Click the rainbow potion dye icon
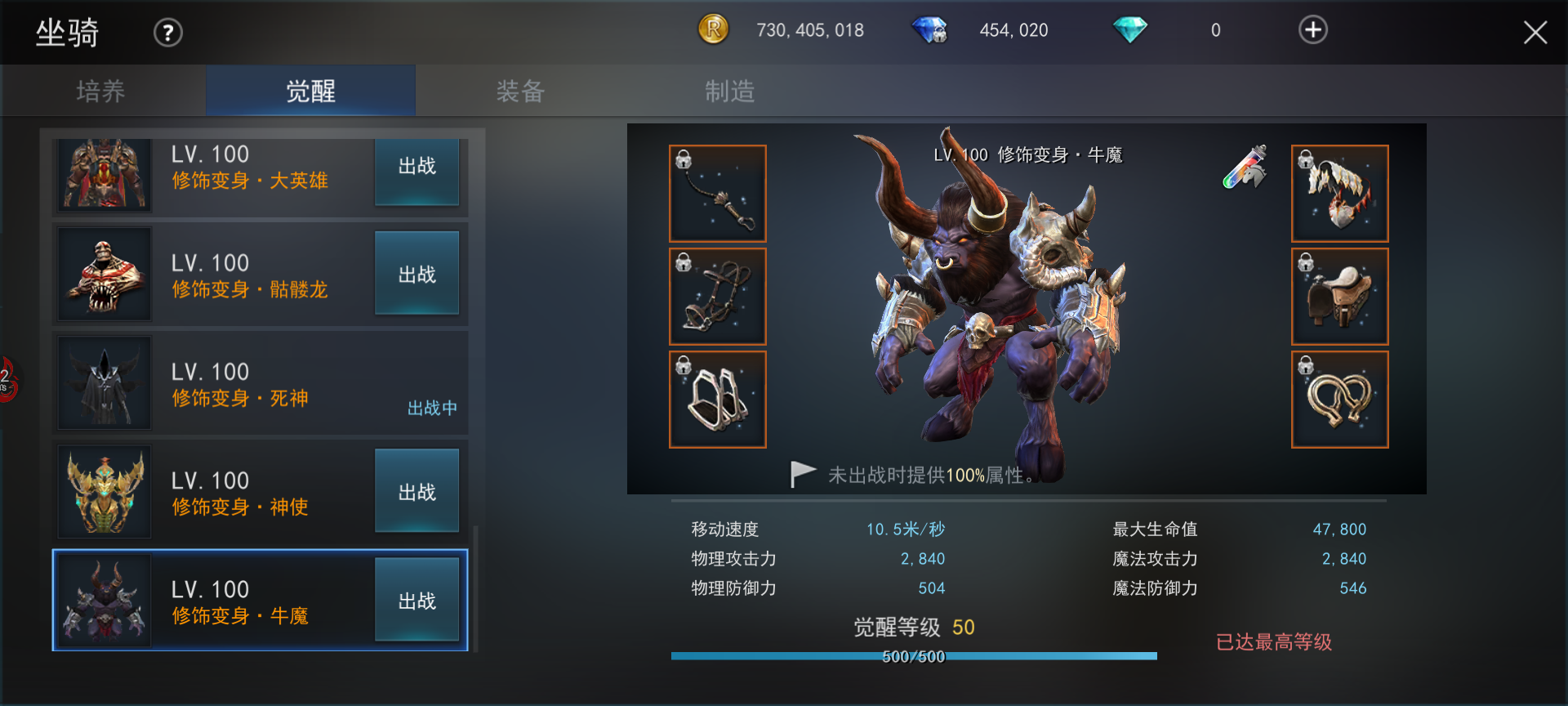 click(x=1245, y=167)
